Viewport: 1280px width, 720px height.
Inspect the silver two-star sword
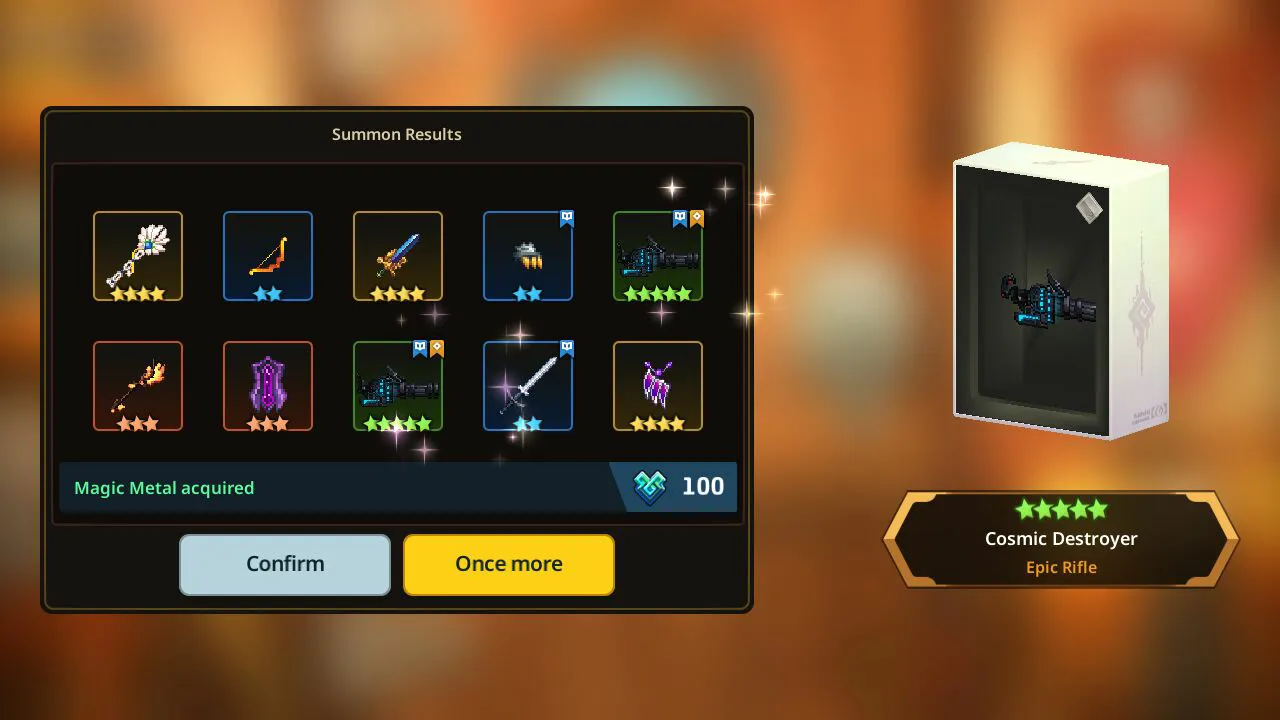pos(528,386)
